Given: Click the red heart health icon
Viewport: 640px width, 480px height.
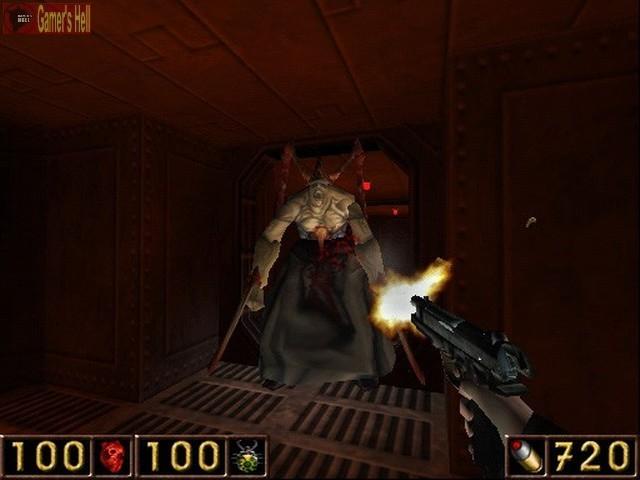Looking at the screenshot, I should pos(112,456).
